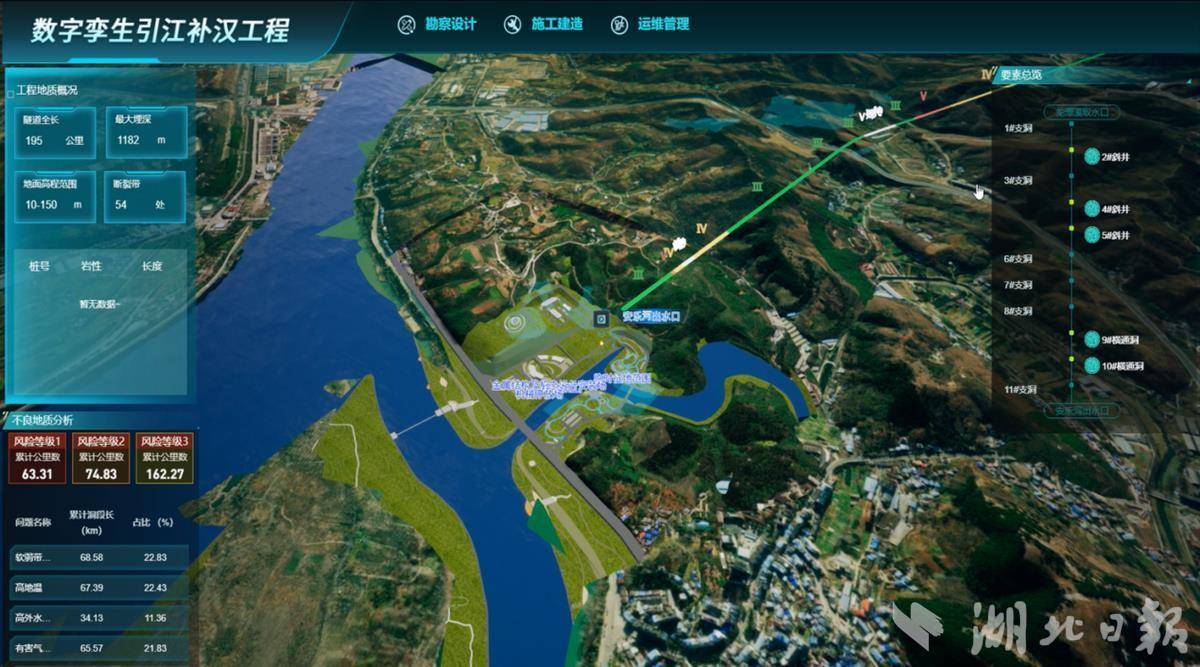Select the 风险等级2 risk card
The width and height of the screenshot is (1200, 667).
(100, 457)
